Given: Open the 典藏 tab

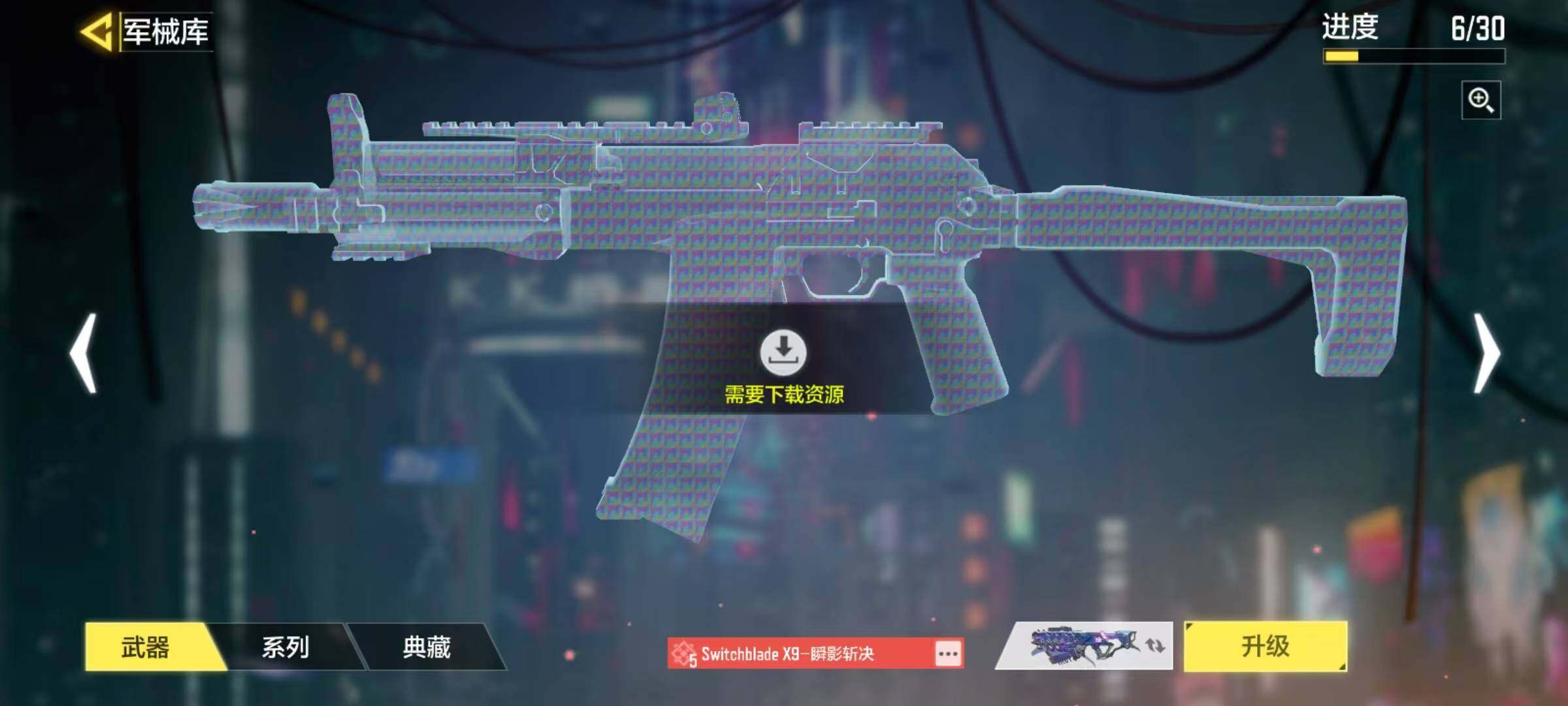Looking at the screenshot, I should click(x=427, y=647).
